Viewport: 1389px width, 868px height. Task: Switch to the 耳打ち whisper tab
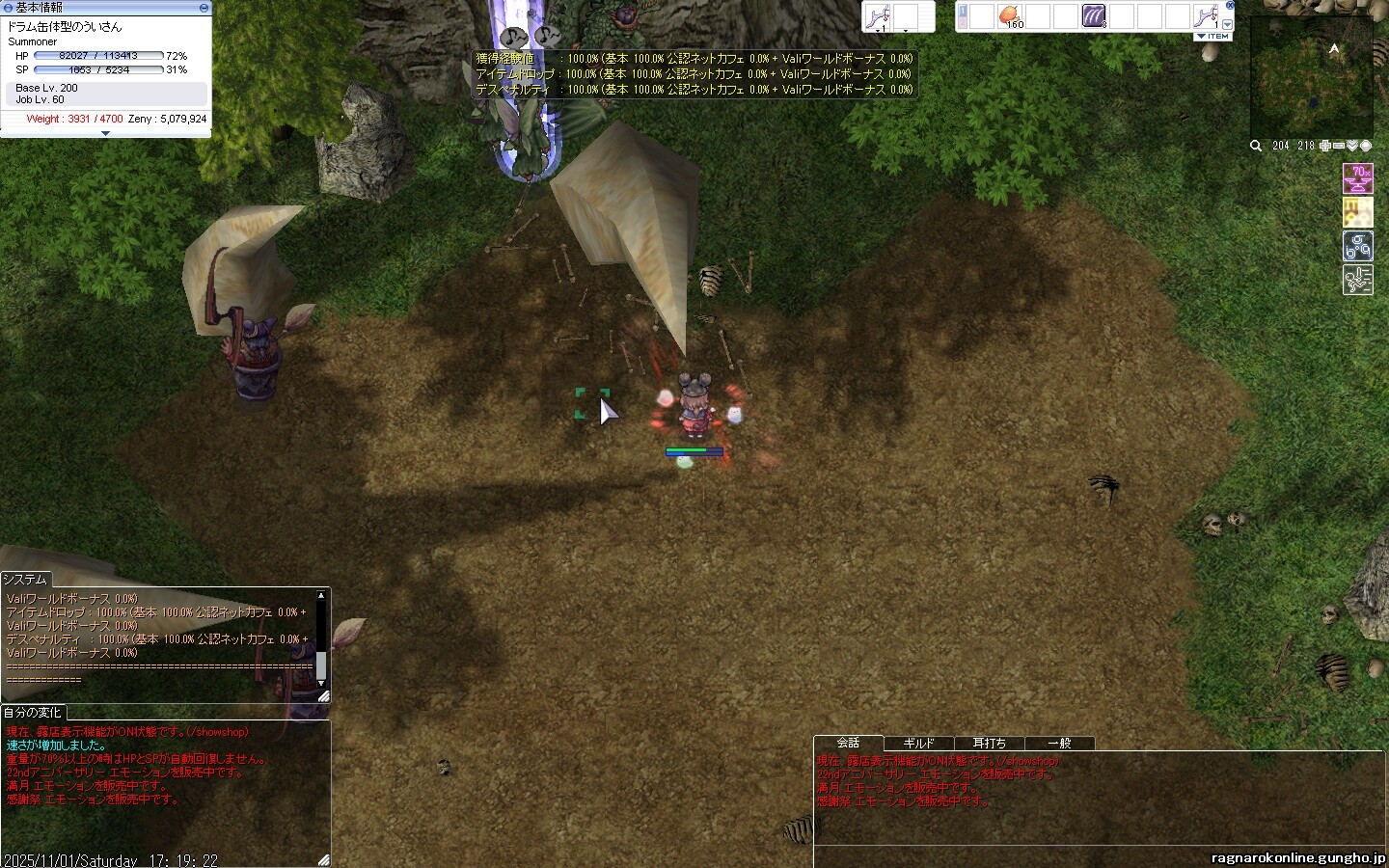989,743
